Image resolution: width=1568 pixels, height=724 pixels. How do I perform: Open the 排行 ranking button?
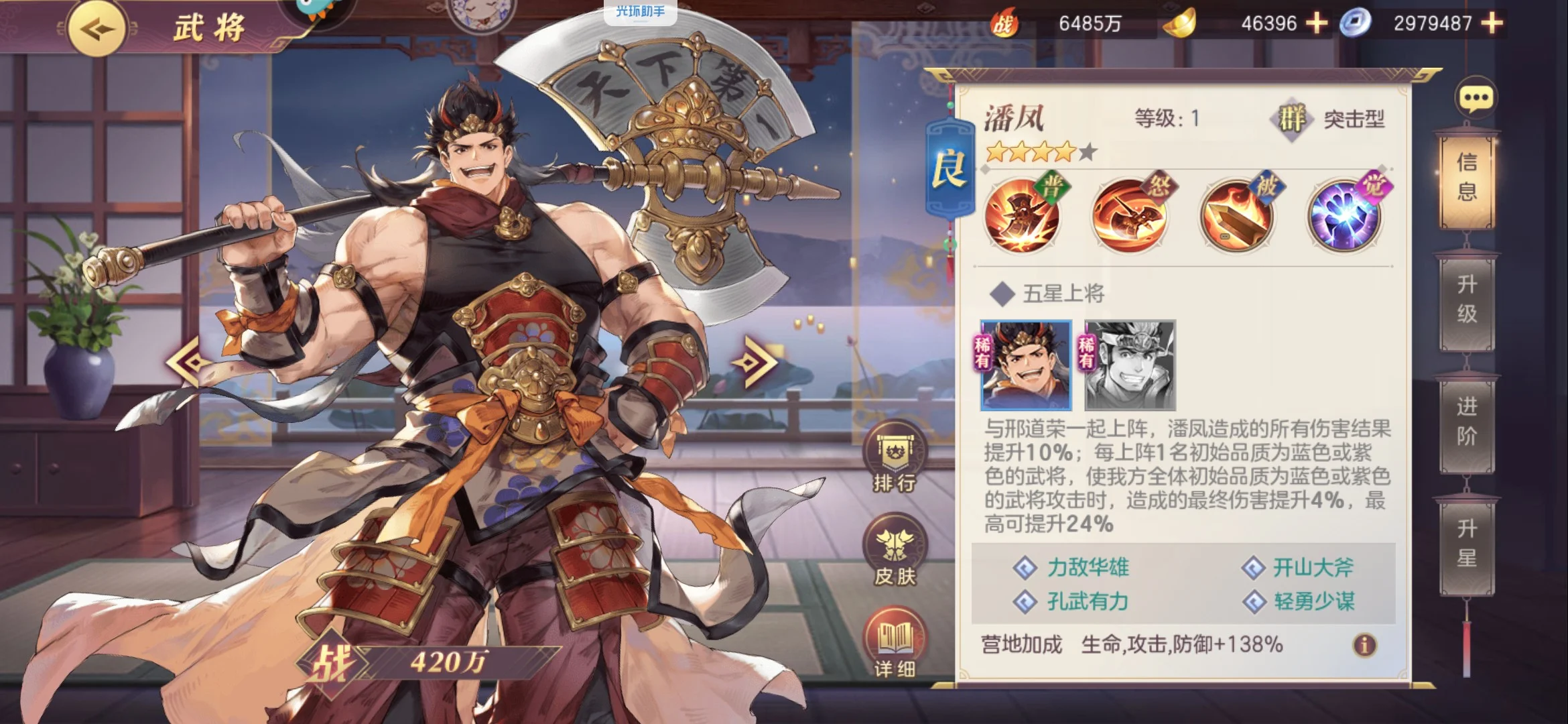click(x=895, y=458)
